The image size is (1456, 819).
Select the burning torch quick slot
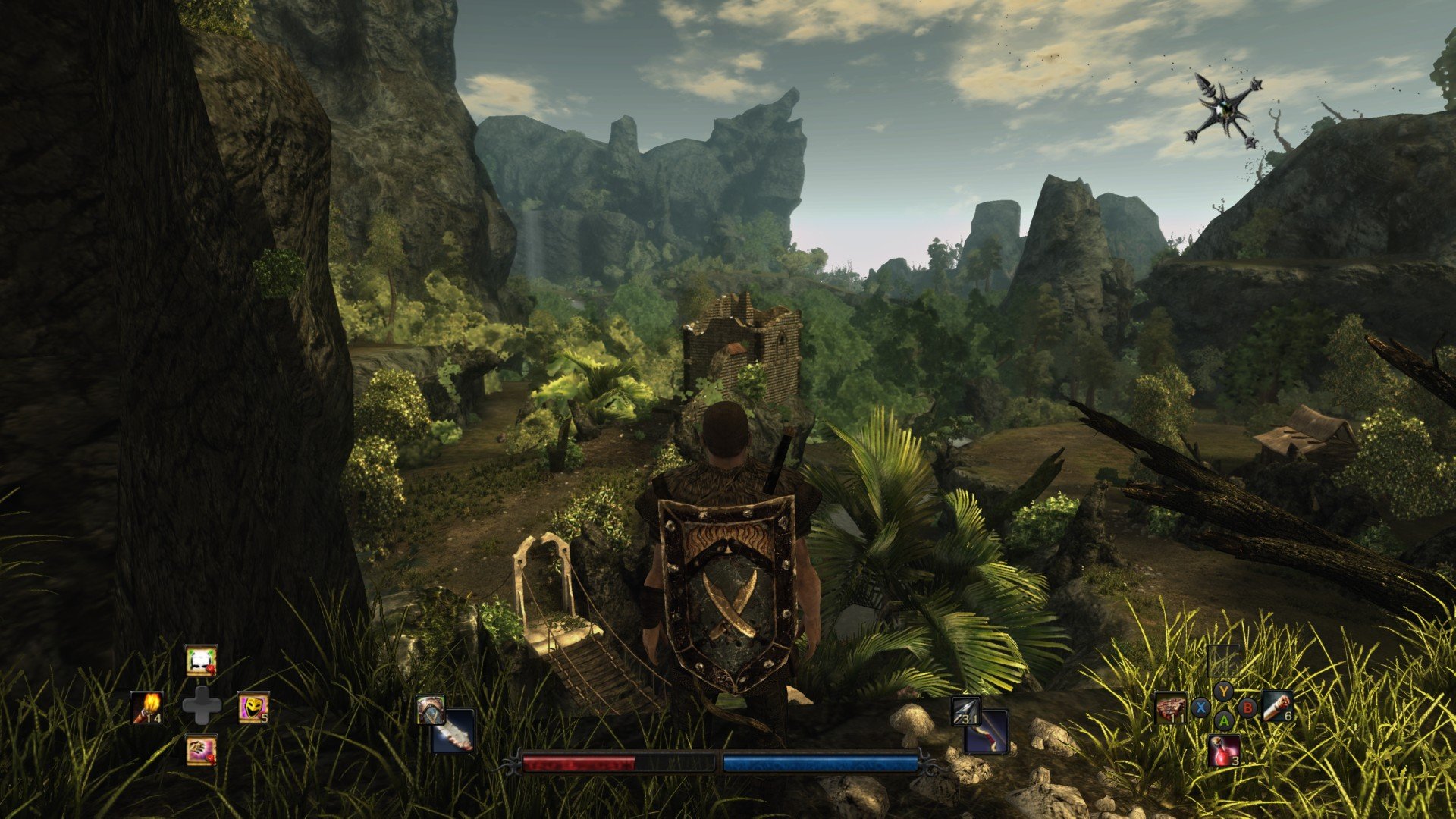[x=146, y=708]
